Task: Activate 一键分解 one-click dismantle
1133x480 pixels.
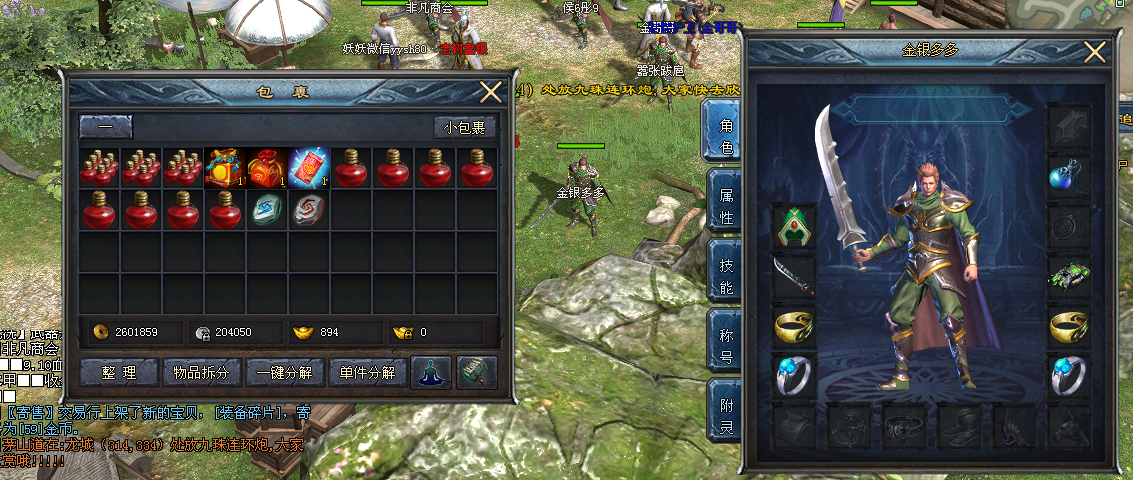Action: point(285,373)
